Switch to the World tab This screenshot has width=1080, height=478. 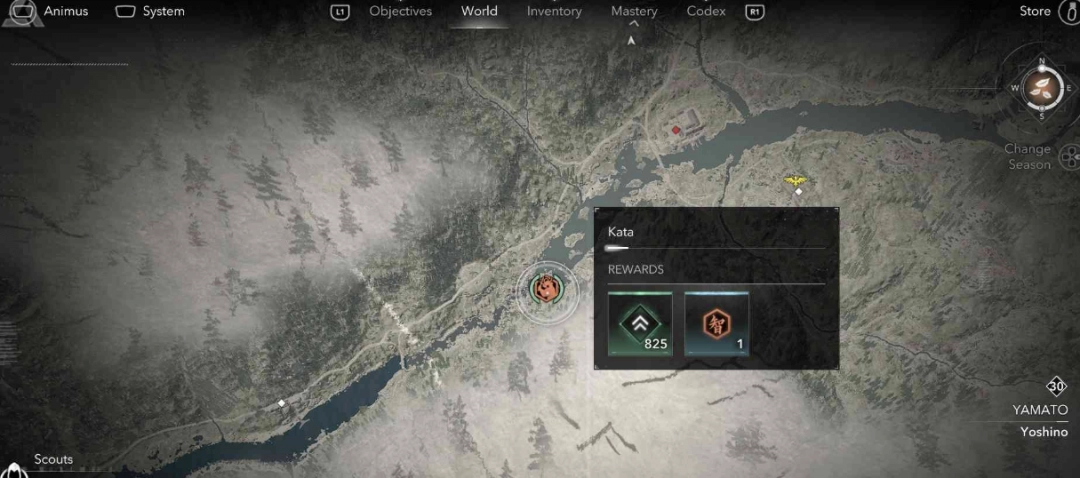479,11
